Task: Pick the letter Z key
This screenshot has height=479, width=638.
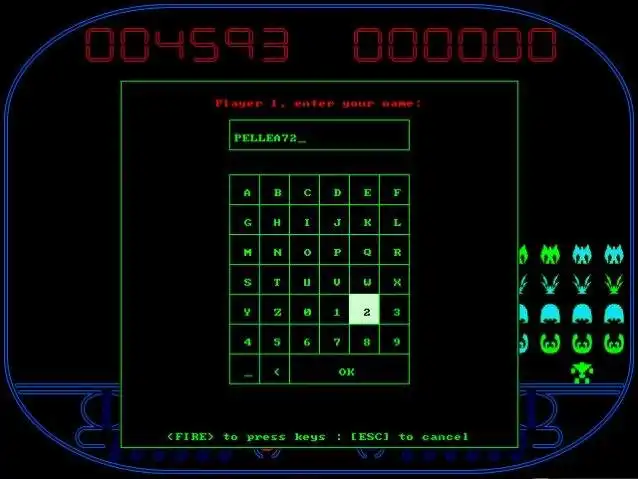Action: coord(275,312)
